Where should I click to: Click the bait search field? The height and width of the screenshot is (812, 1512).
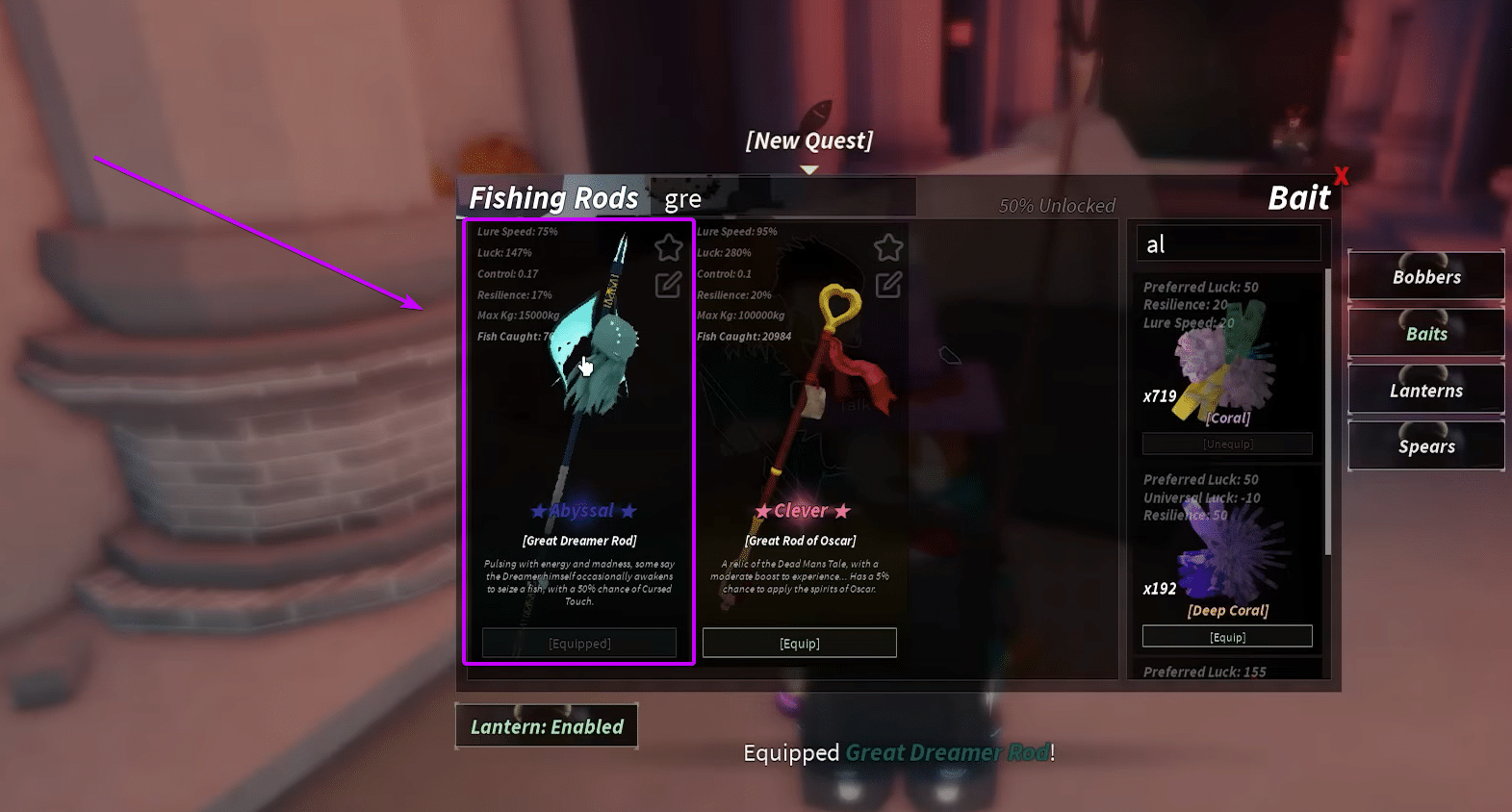coord(1228,244)
